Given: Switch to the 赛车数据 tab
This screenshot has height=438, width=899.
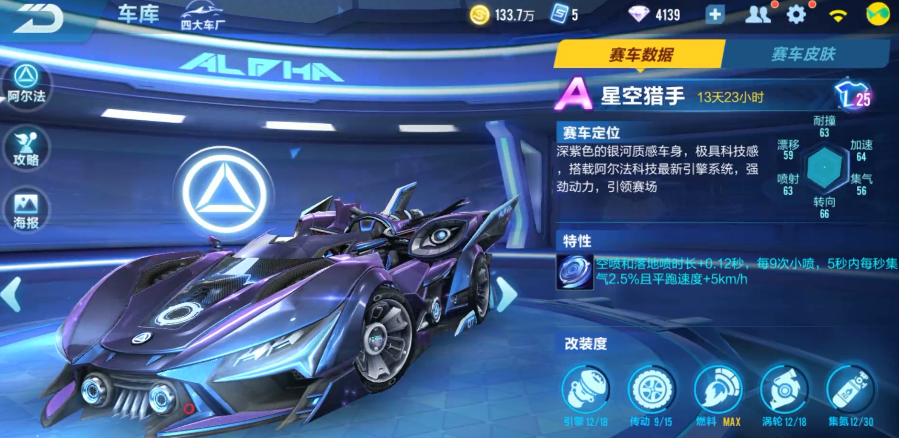Looking at the screenshot, I should tap(641, 55).
